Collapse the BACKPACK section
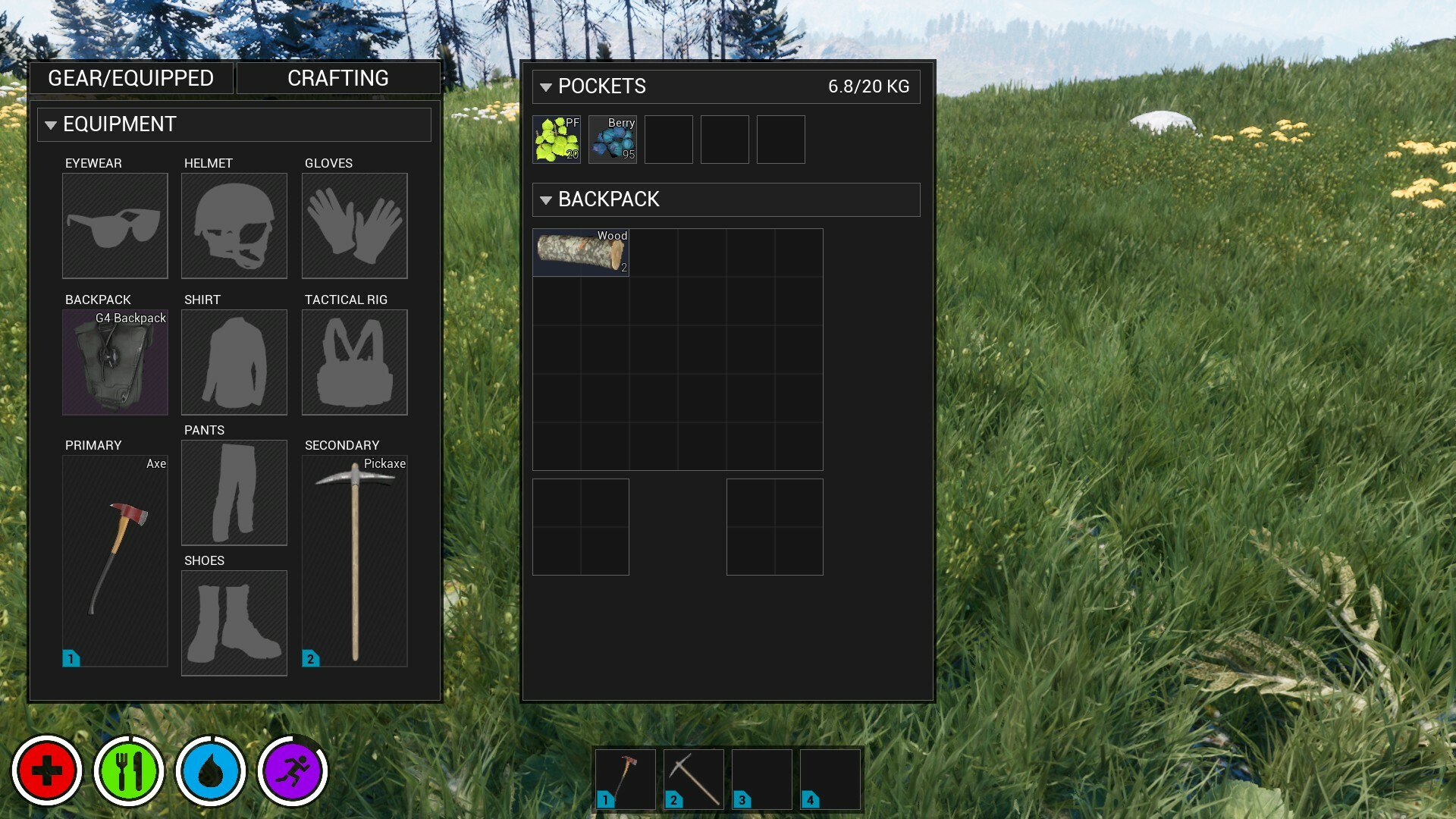The width and height of the screenshot is (1456, 819). point(545,199)
